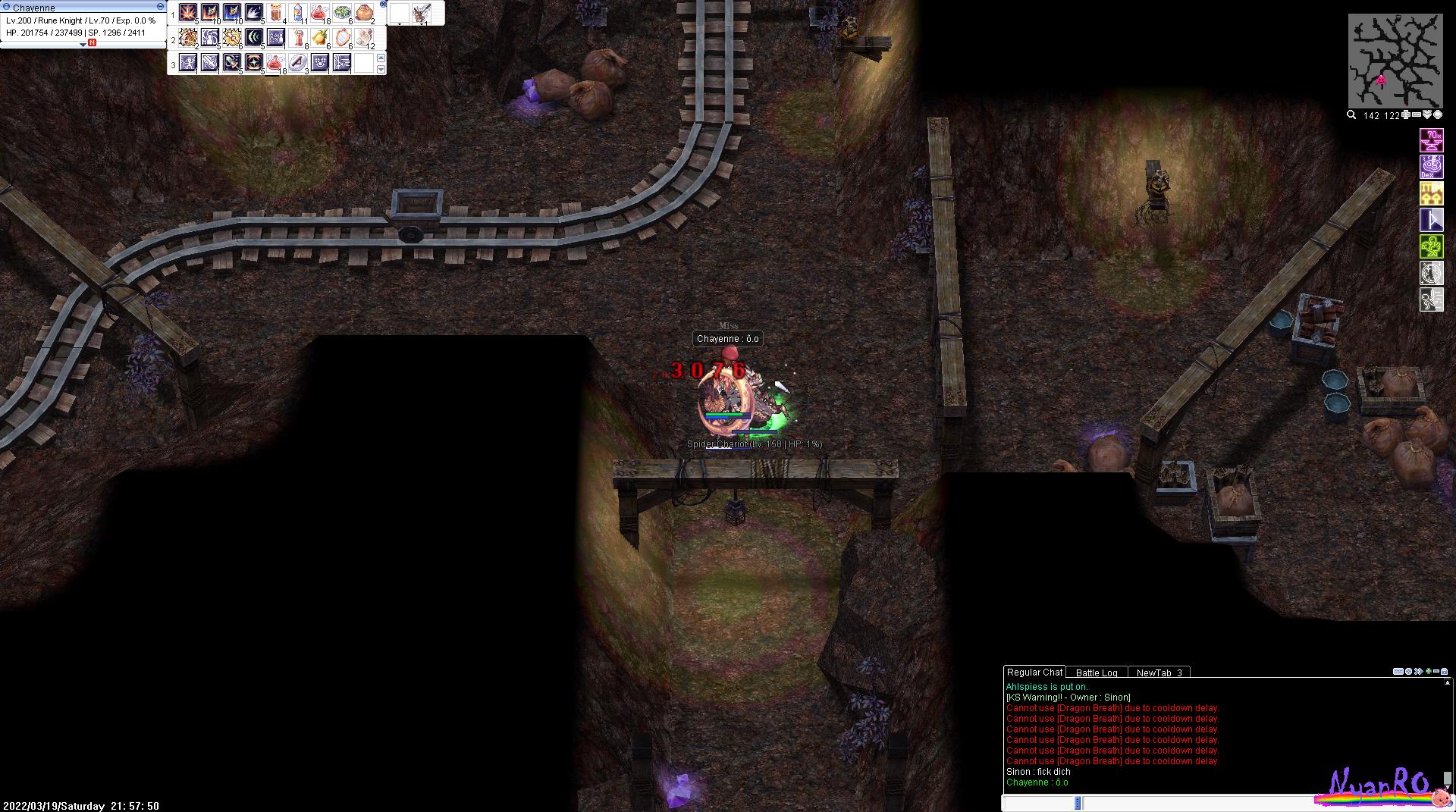Zoom out the minimap with the minus button
Viewport: 1456px width, 812px height.
point(1417,115)
